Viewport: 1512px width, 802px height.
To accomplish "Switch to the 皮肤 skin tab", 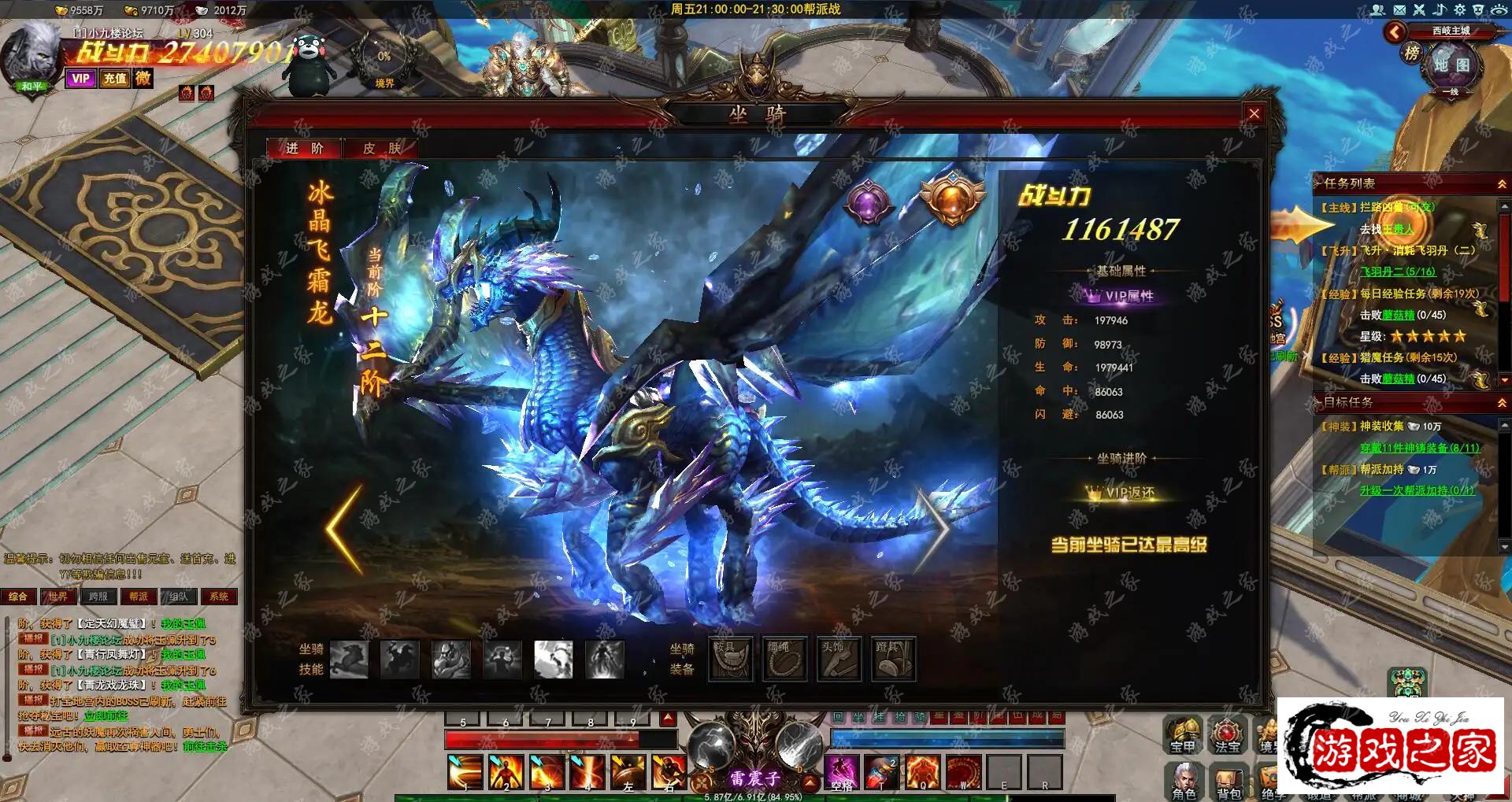I will [x=381, y=149].
